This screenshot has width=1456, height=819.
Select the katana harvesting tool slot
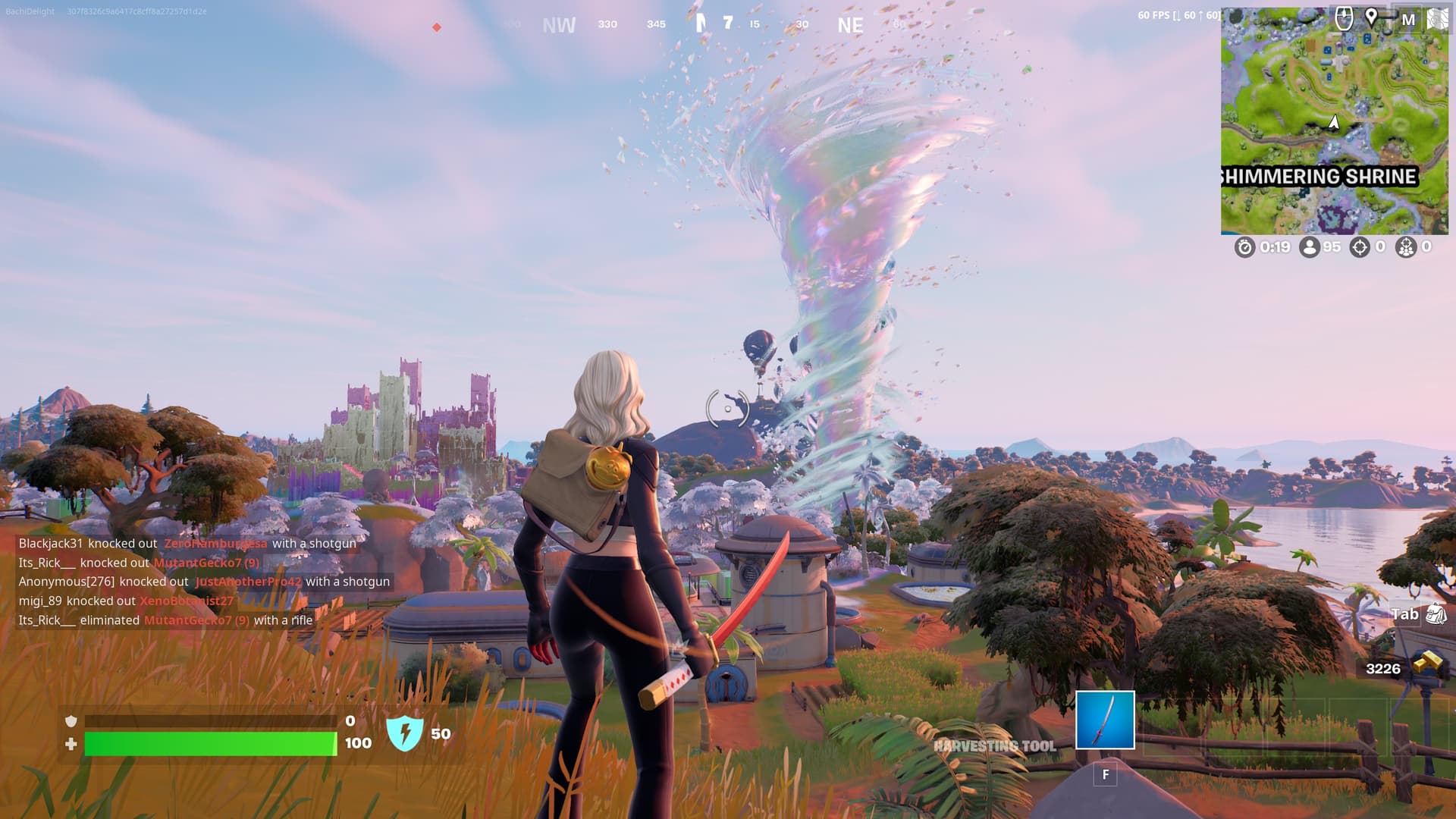tap(1105, 720)
